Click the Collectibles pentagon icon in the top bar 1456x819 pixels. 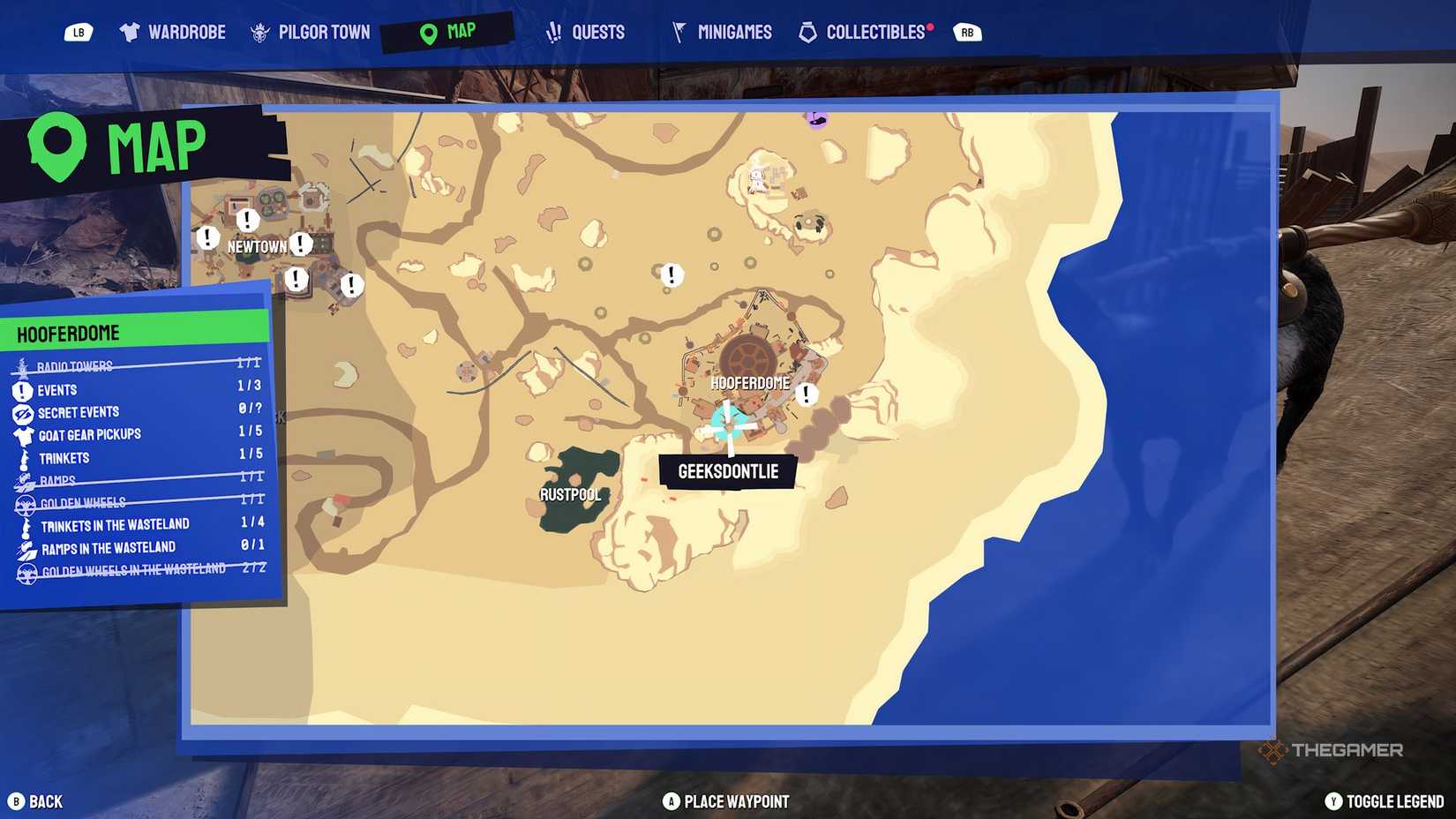tap(808, 31)
